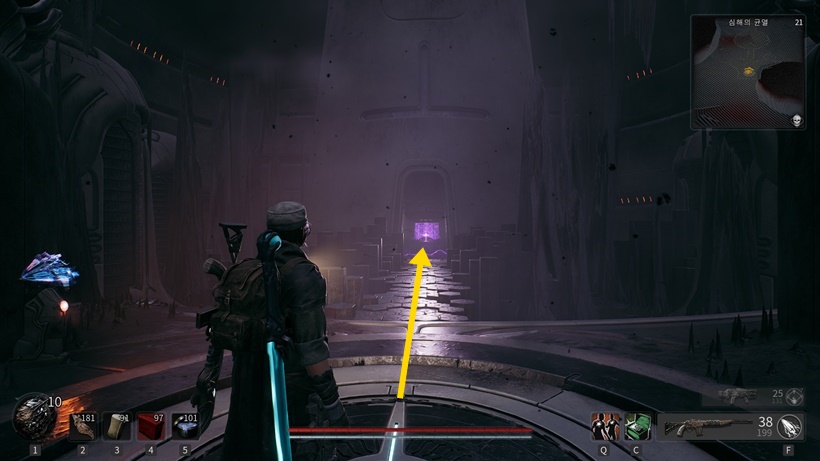
Task: Open the minimap in the corner
Action: coord(747,72)
